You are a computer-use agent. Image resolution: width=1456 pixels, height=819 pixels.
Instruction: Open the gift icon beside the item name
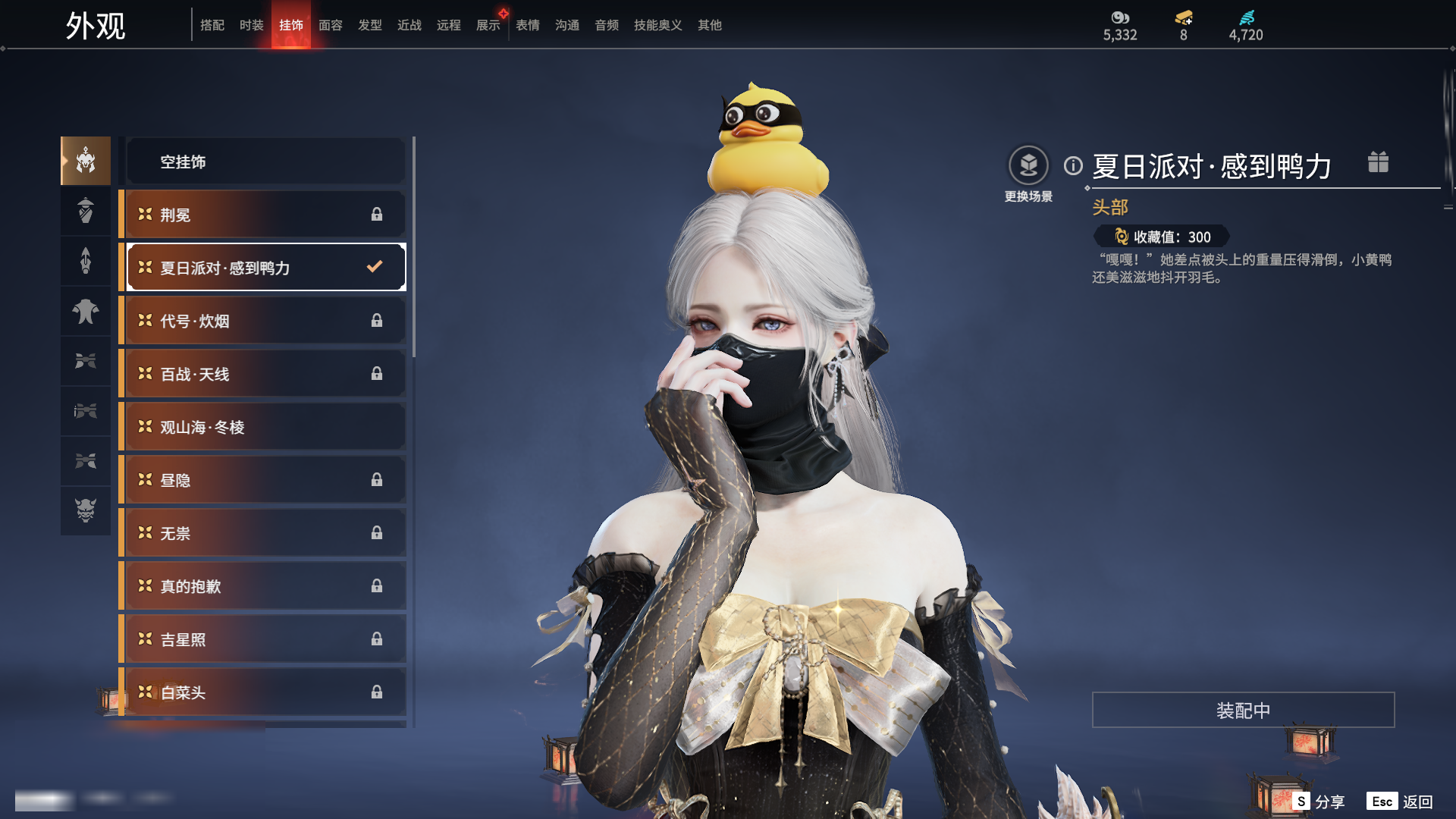[x=1378, y=162]
